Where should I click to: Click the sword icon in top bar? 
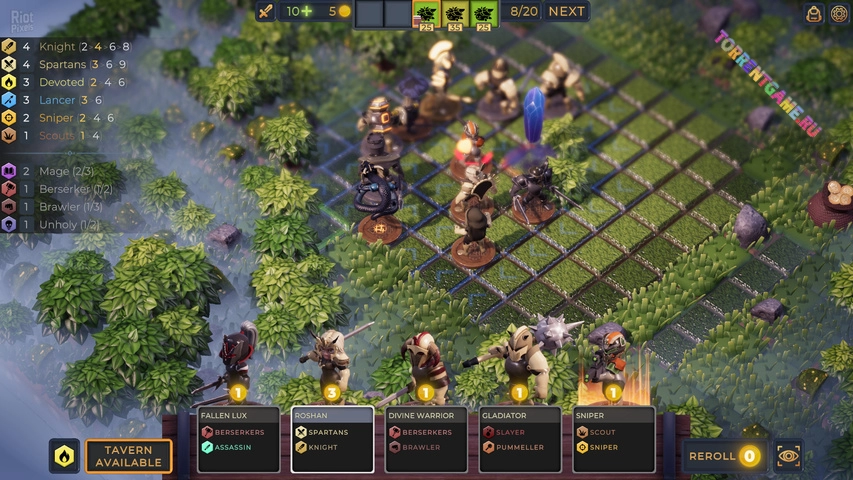pyautogui.click(x=266, y=12)
